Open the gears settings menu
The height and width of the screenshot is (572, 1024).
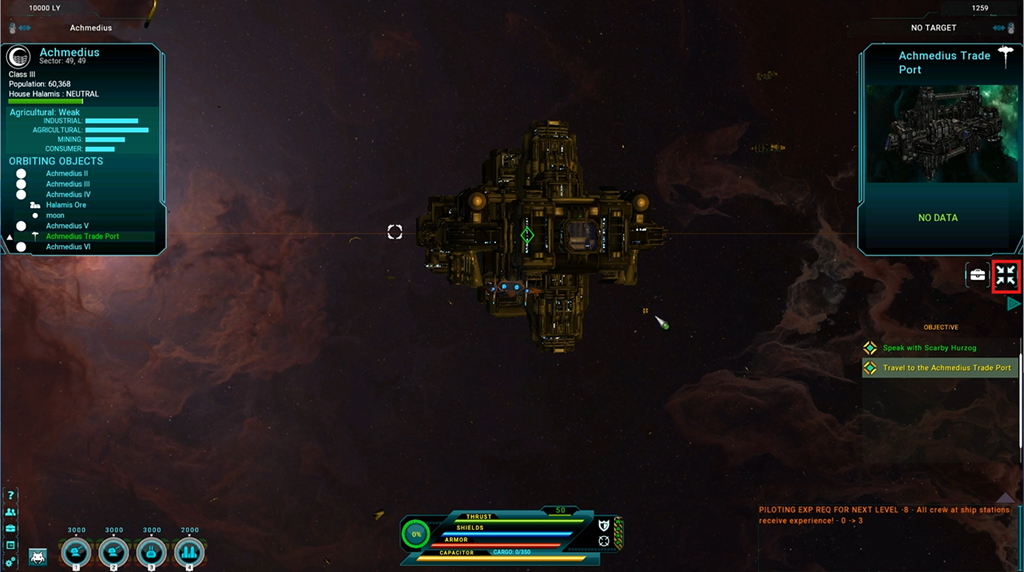(10, 562)
